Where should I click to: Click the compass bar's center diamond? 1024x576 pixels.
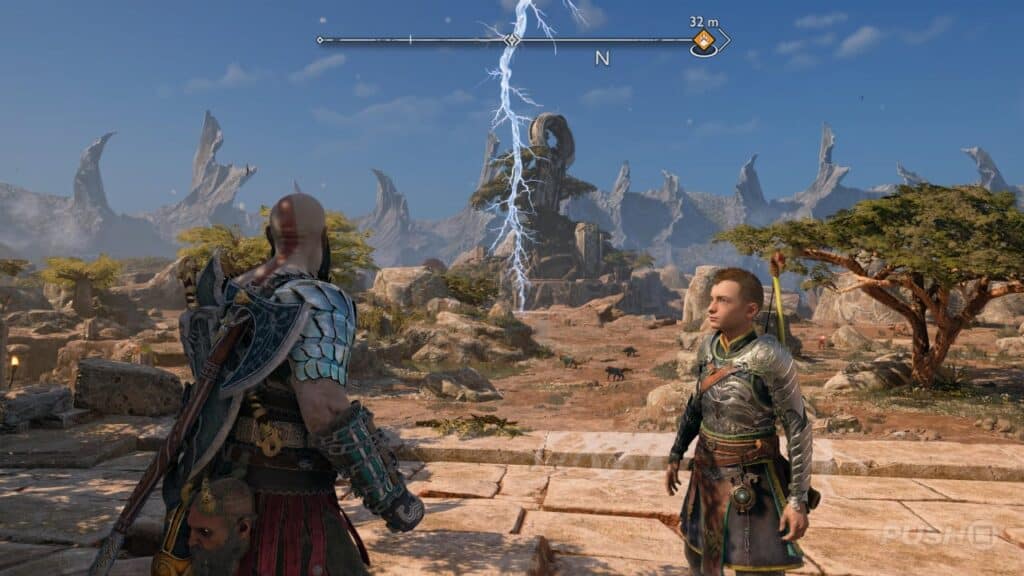click(x=512, y=40)
